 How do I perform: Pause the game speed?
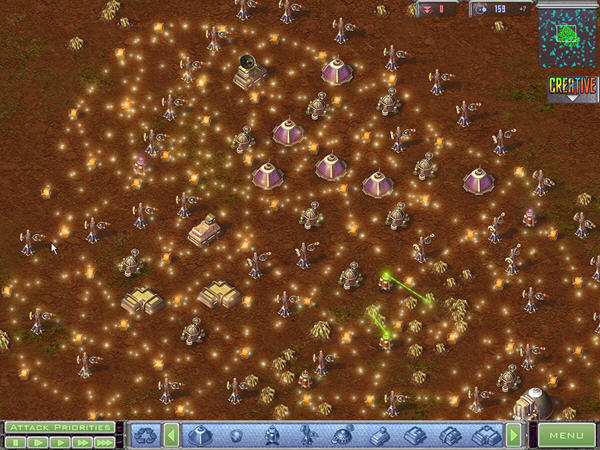(17, 441)
